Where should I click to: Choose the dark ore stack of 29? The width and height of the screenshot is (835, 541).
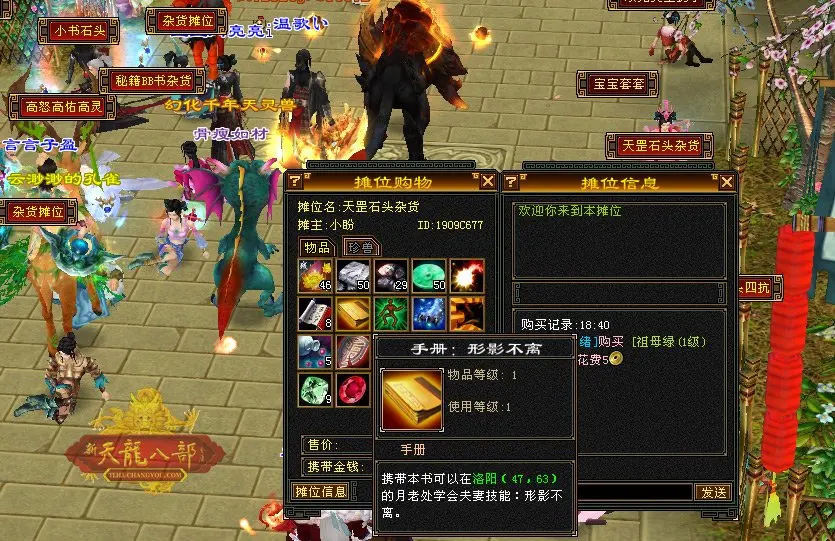390,276
